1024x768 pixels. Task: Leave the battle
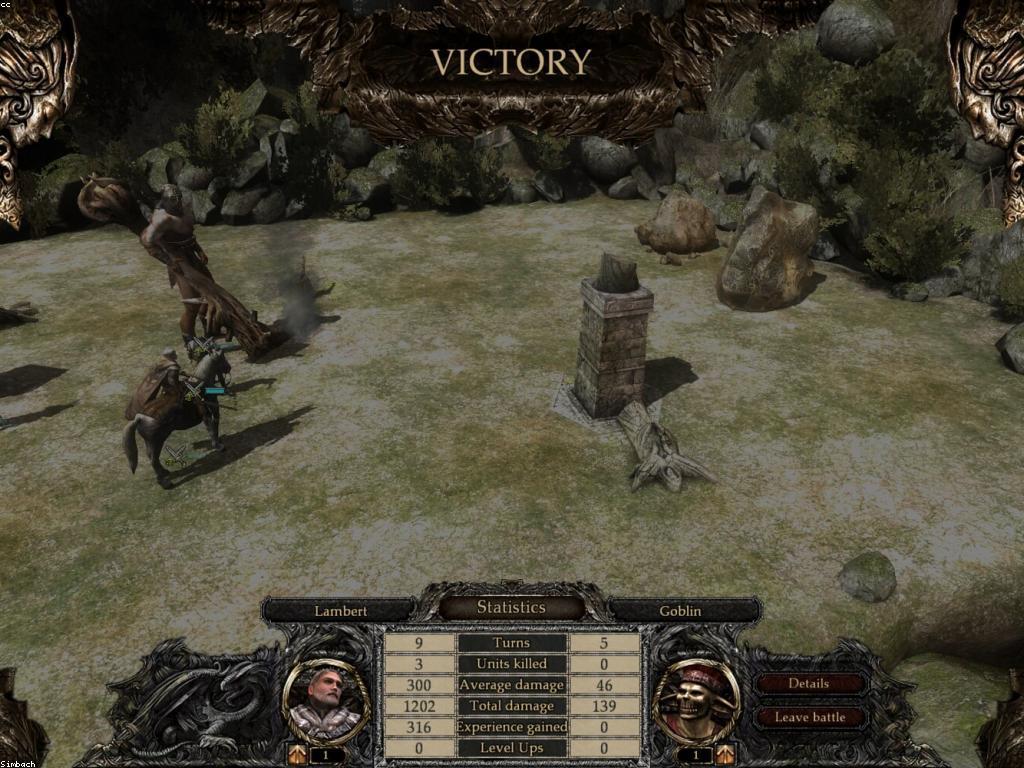[809, 717]
